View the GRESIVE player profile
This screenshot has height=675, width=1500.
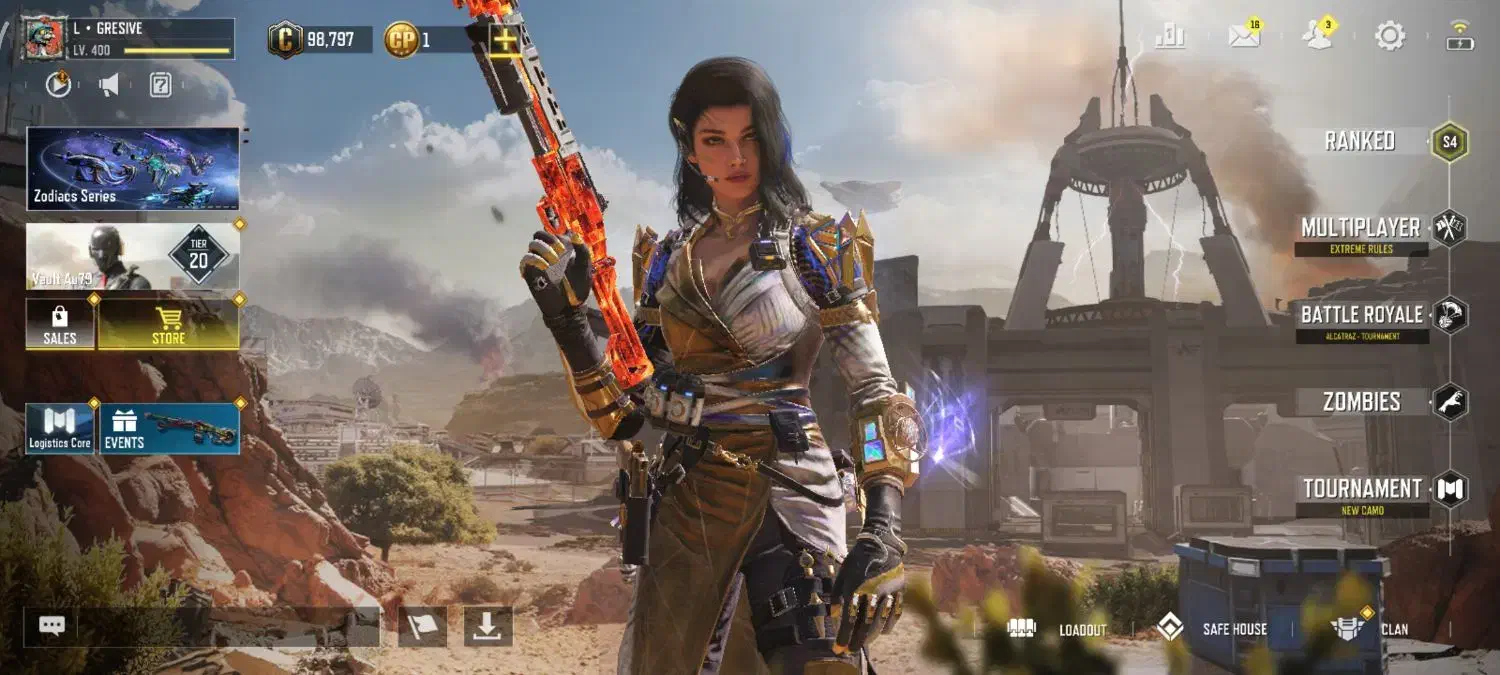point(128,38)
